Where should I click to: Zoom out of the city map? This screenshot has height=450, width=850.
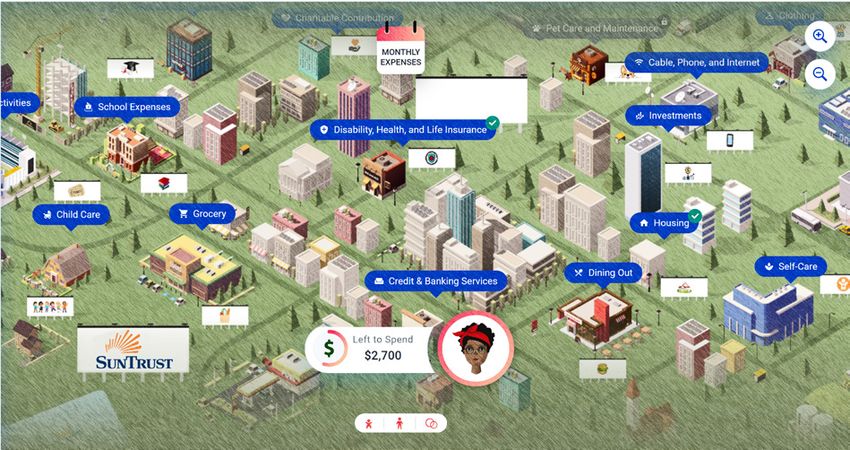819,74
